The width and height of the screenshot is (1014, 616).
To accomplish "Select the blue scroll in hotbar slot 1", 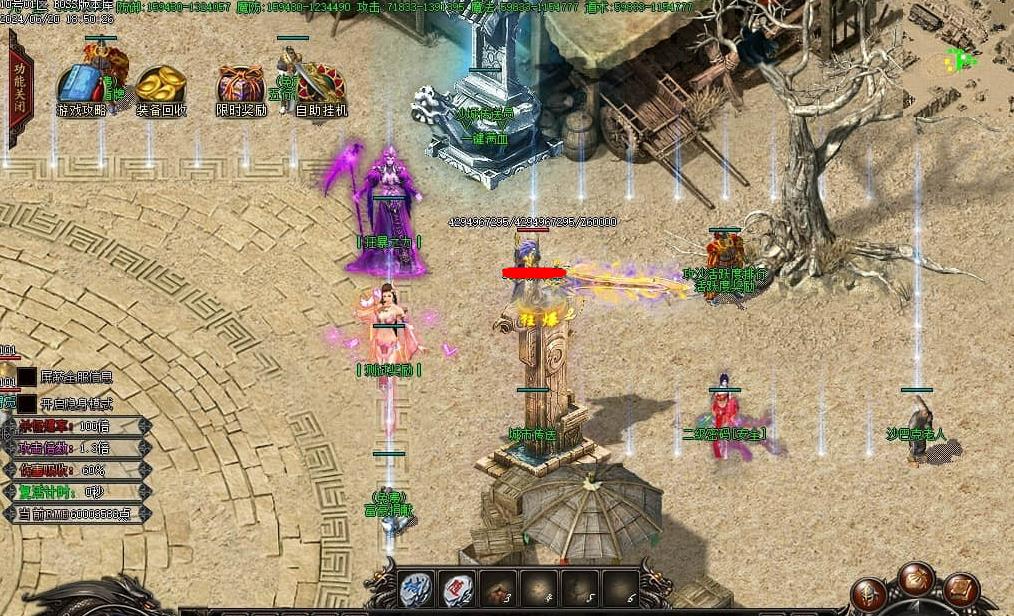I will pos(416,590).
